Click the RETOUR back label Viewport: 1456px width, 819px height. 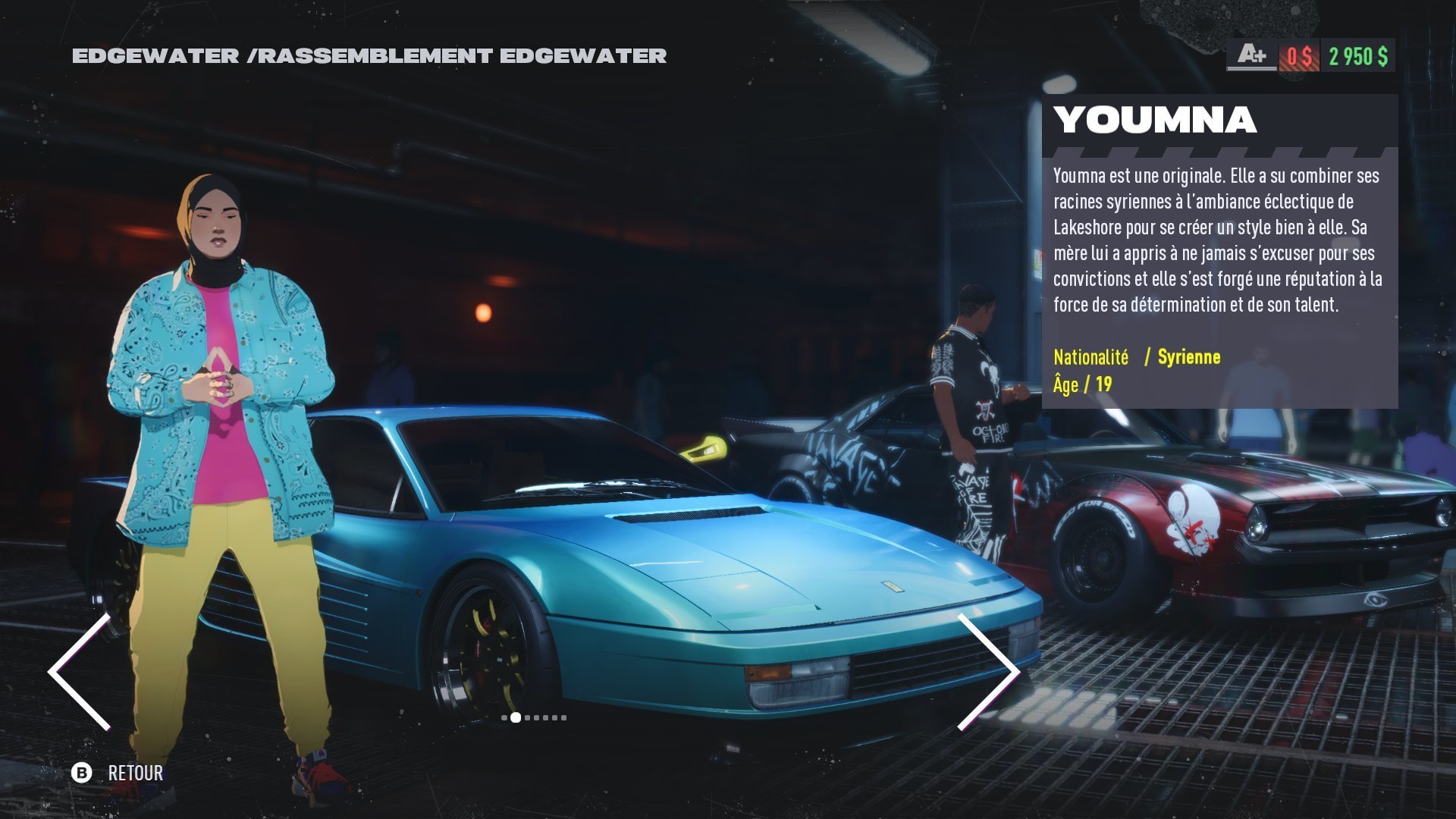click(135, 773)
